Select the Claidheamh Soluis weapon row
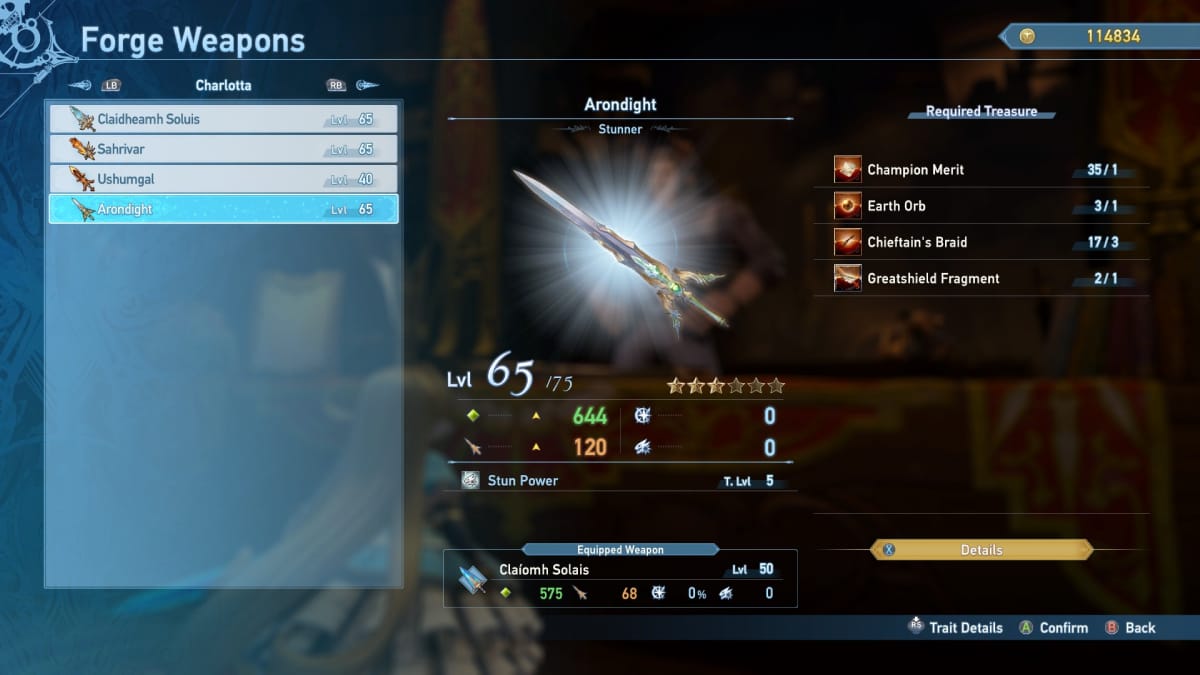Viewport: 1200px width, 675px height. point(223,119)
